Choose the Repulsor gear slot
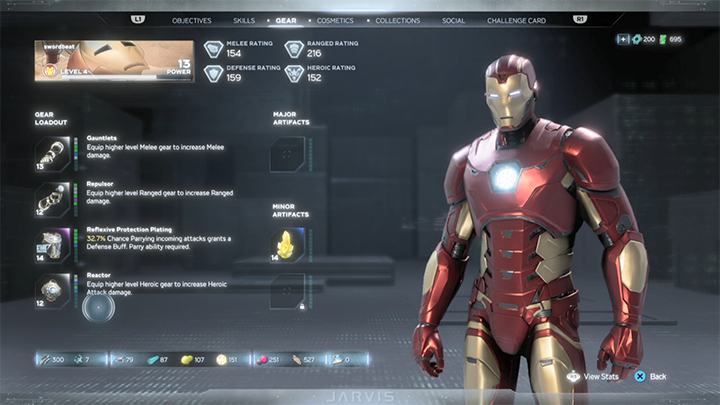This screenshot has height=405, width=720. click(51, 198)
